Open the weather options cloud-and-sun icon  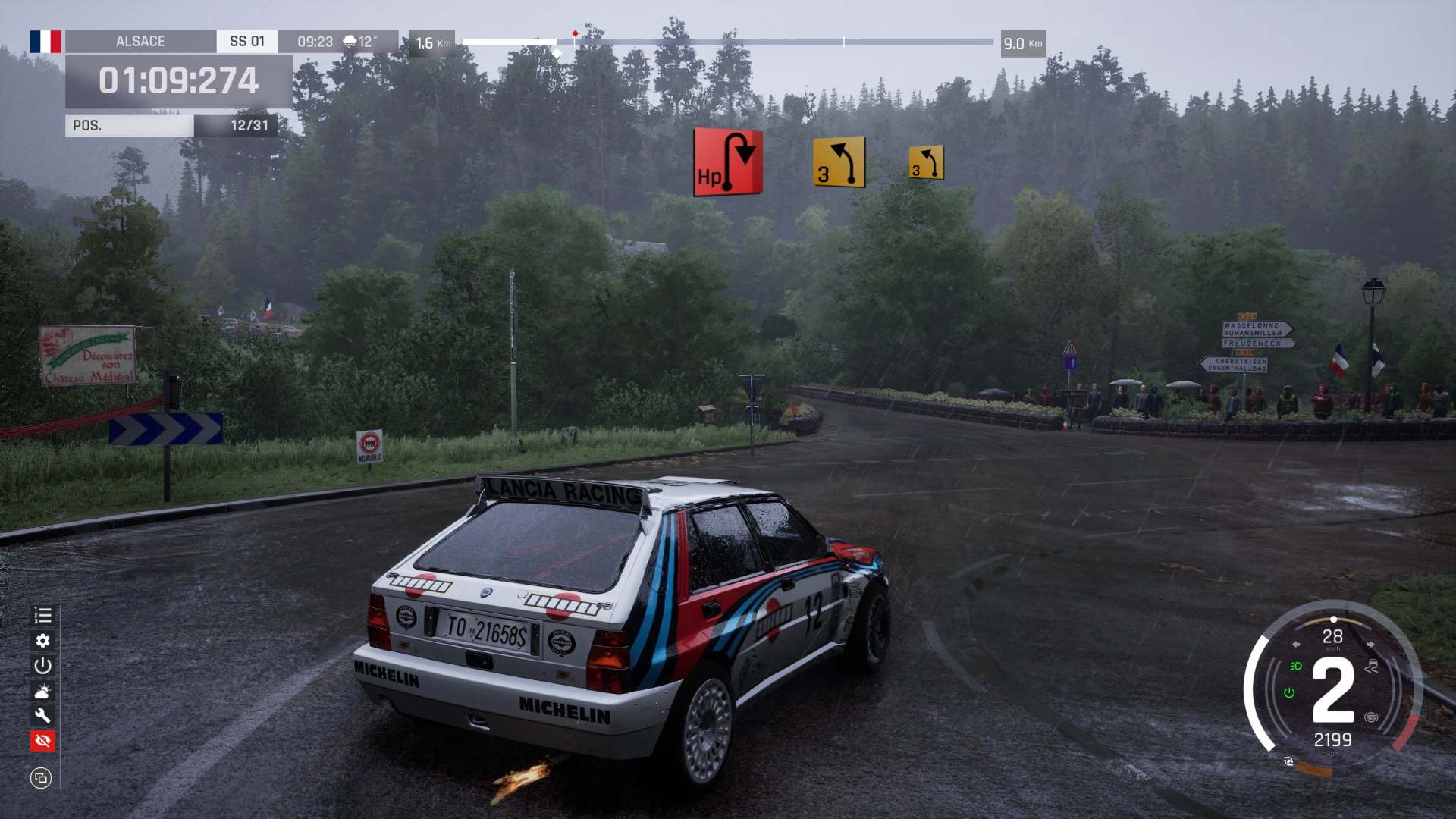tap(42, 691)
